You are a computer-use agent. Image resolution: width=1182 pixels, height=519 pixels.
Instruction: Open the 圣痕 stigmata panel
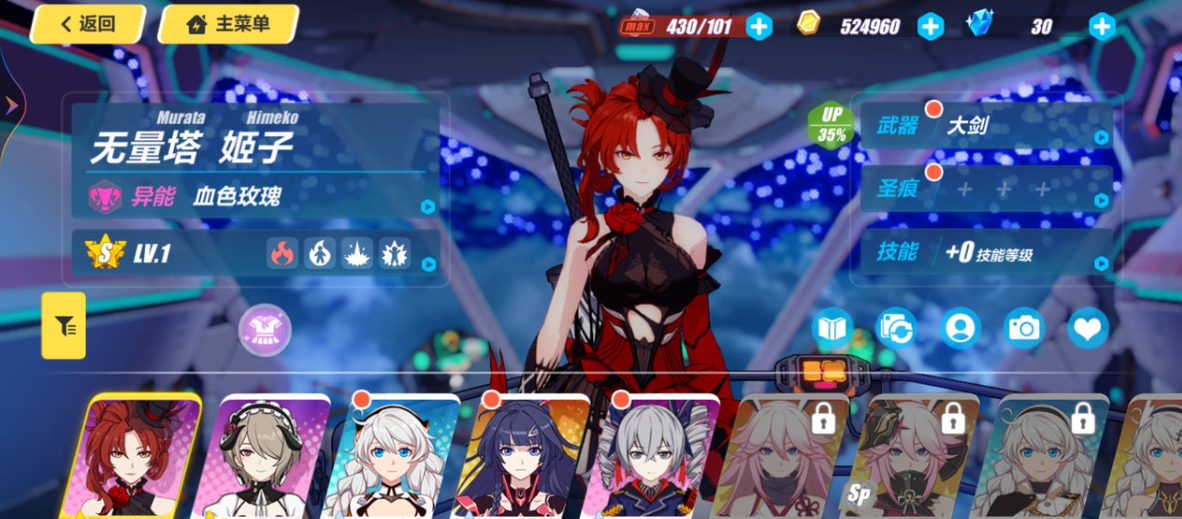coord(985,190)
